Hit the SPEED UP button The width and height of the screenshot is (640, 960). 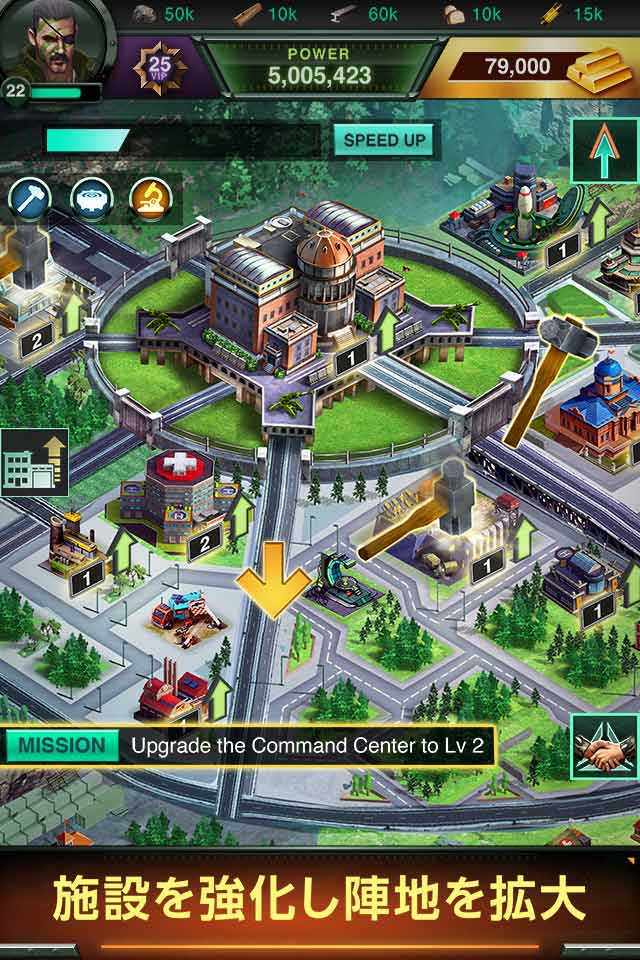385,140
